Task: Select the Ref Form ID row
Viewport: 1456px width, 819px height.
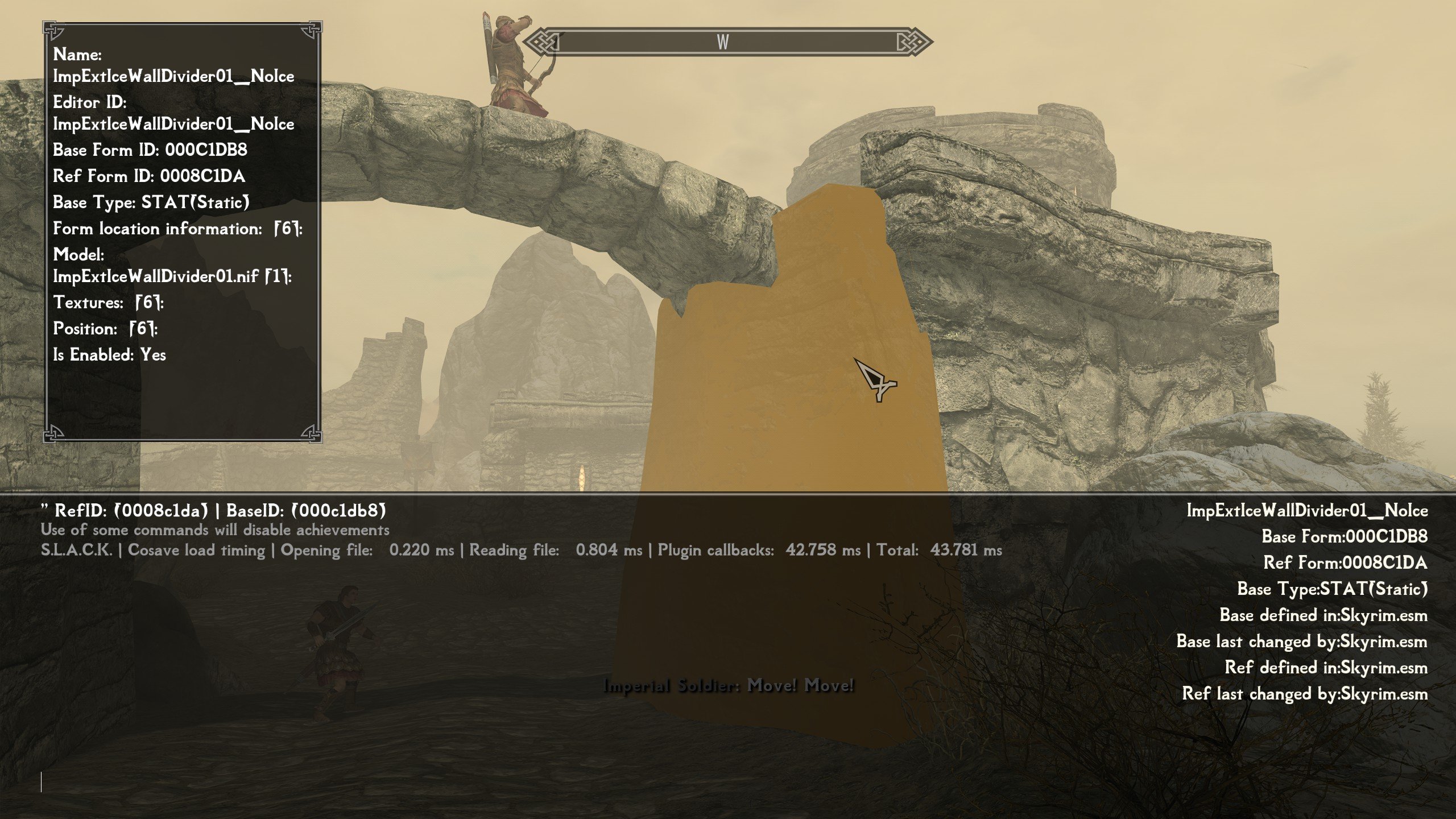Action: (x=149, y=176)
